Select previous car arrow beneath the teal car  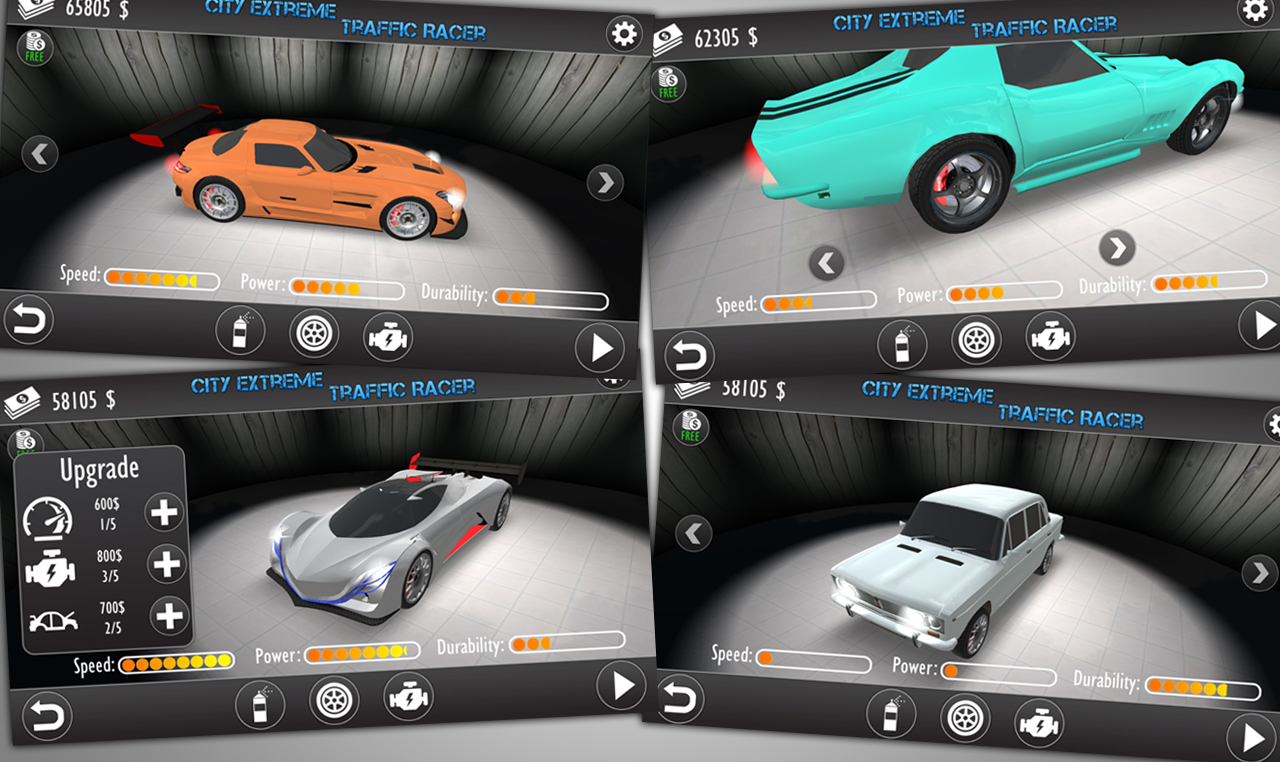pyautogui.click(x=826, y=264)
